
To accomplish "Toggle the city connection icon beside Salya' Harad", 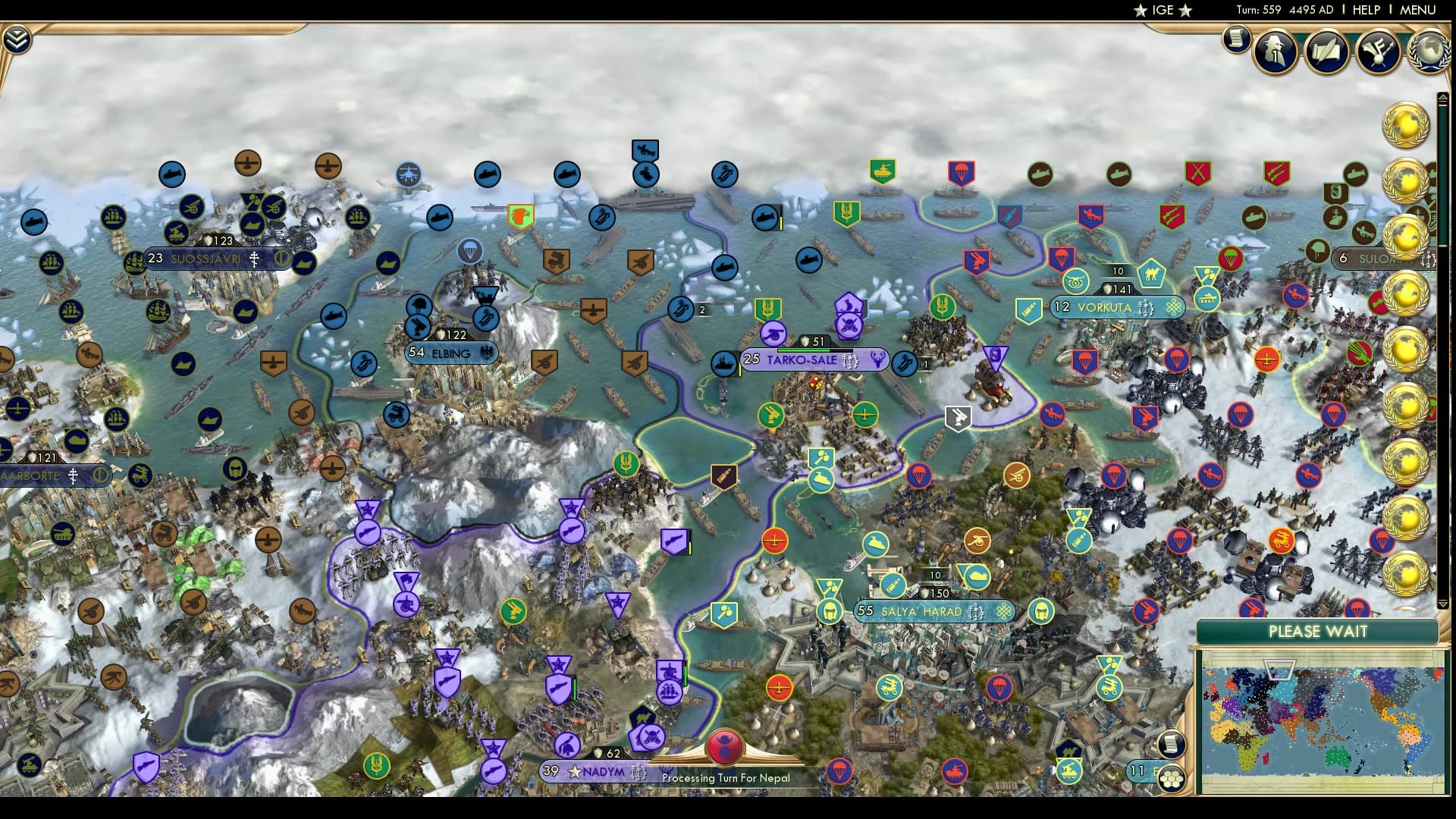I will [1005, 611].
